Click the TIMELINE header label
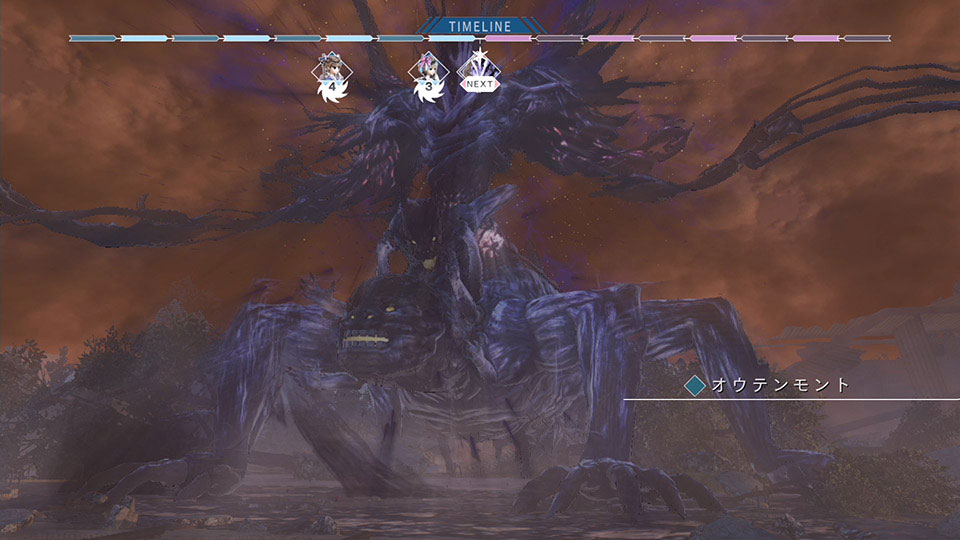The height and width of the screenshot is (540, 960). point(479,28)
